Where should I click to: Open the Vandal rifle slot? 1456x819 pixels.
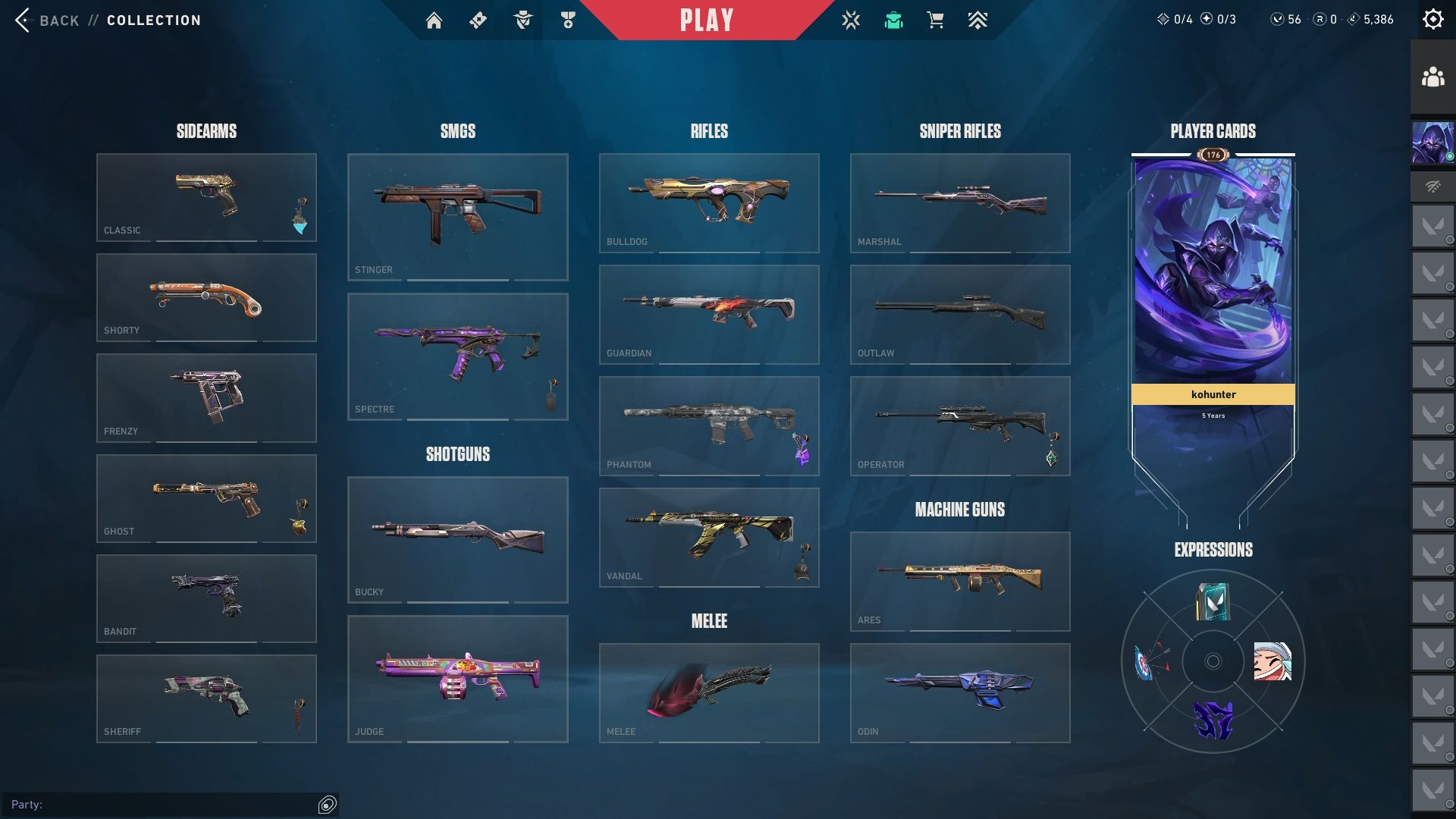pyautogui.click(x=709, y=537)
